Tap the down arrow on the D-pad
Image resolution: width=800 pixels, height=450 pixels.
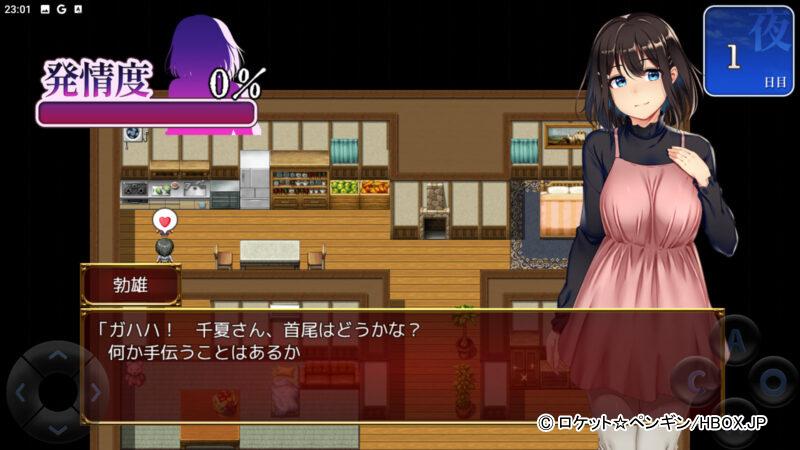(x=57, y=428)
